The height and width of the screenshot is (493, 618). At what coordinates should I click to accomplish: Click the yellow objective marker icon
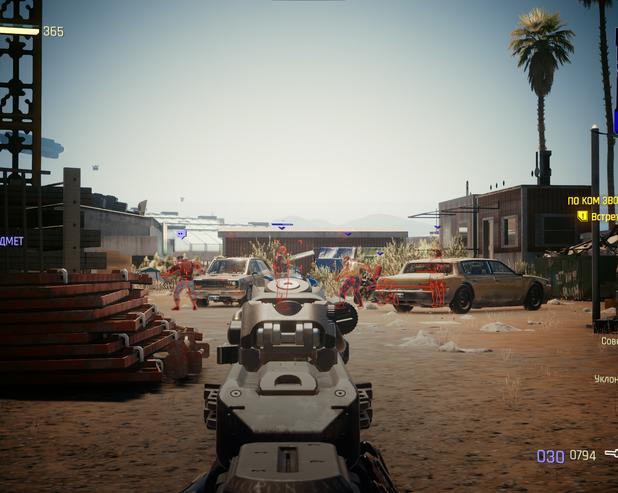point(582,216)
